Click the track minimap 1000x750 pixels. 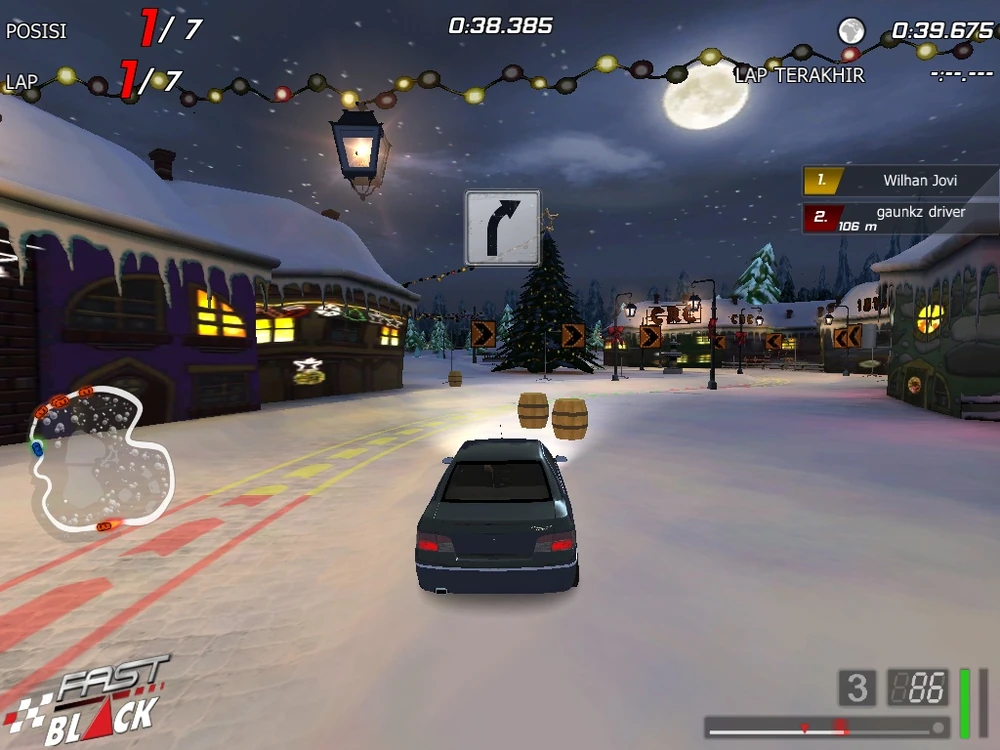click(x=100, y=455)
